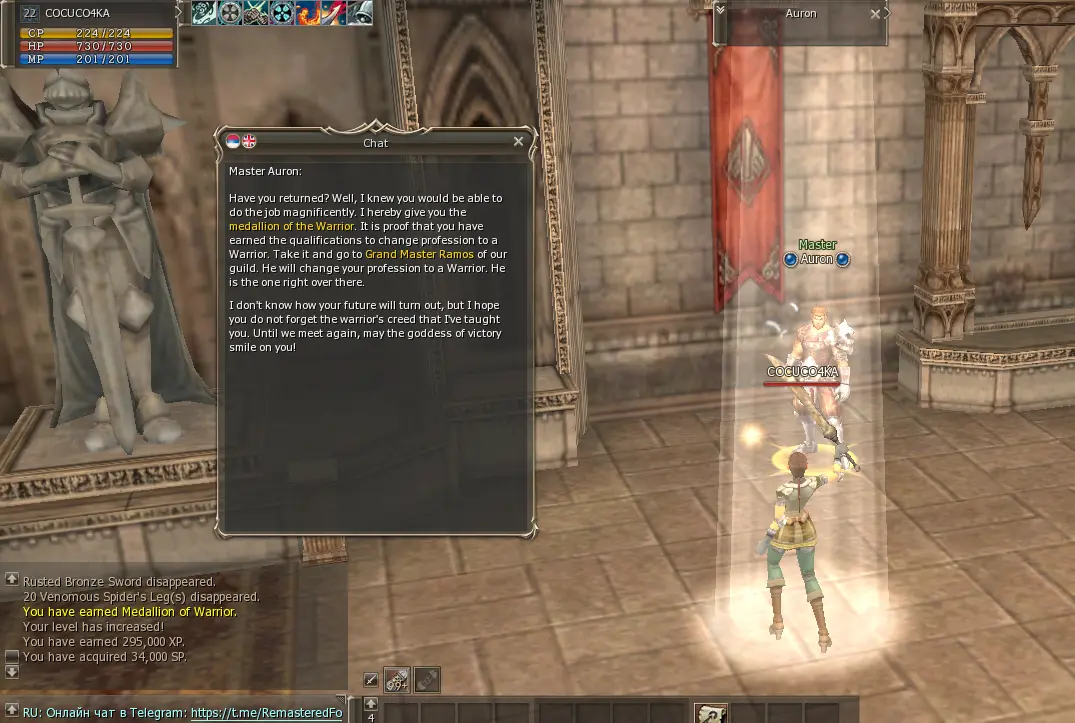This screenshot has width=1075, height=723.
Task: Select the Serbian flag language icon
Action: click(234, 141)
